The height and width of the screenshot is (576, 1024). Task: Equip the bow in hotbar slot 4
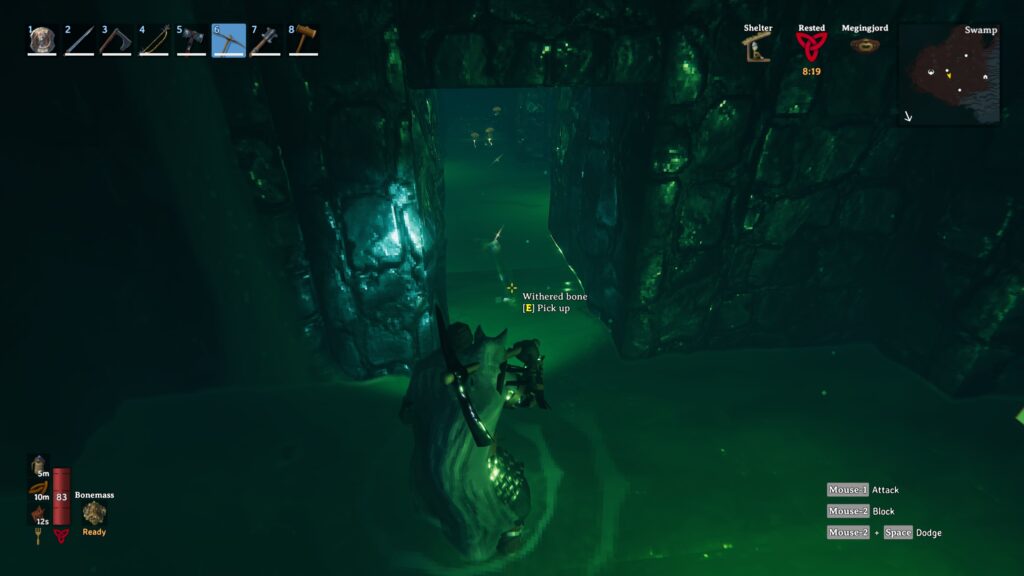[x=154, y=40]
